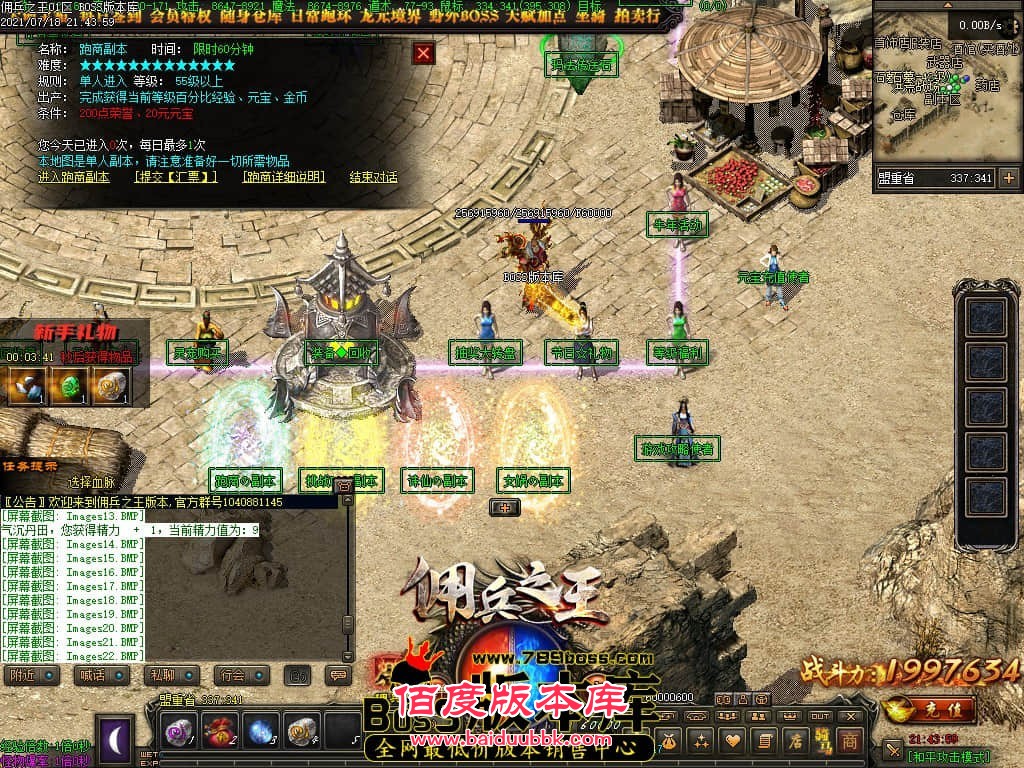This screenshot has width=1024, height=768.
Task: Open the 商 shop icon in bottom bar
Action: [x=849, y=740]
